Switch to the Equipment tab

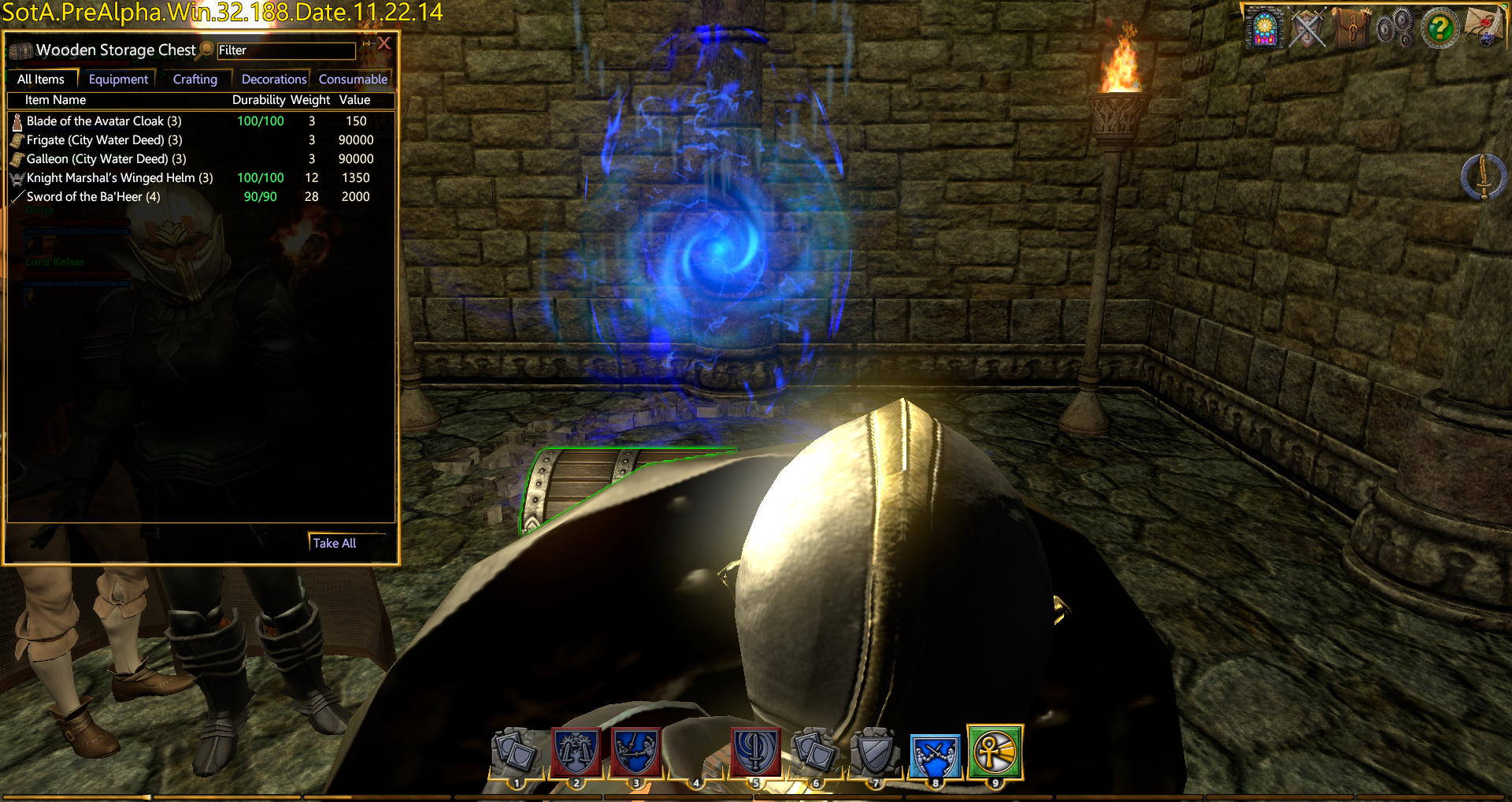tap(118, 80)
